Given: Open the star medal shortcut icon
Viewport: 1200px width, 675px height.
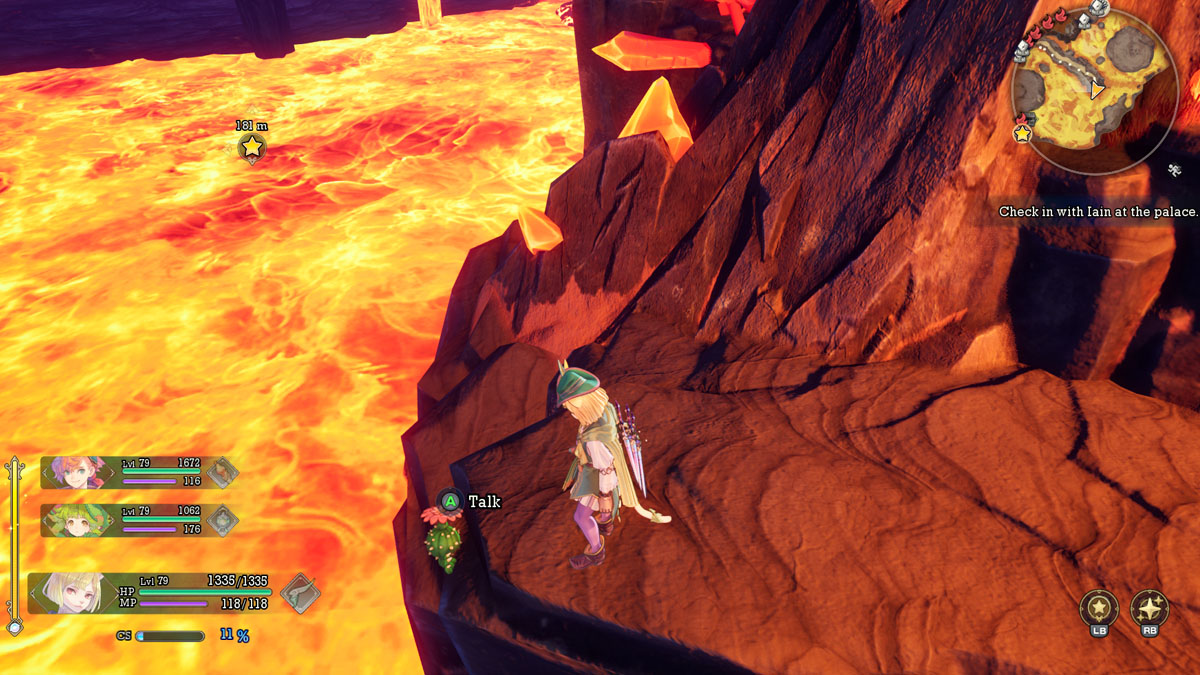Looking at the screenshot, I should coord(1098,608).
